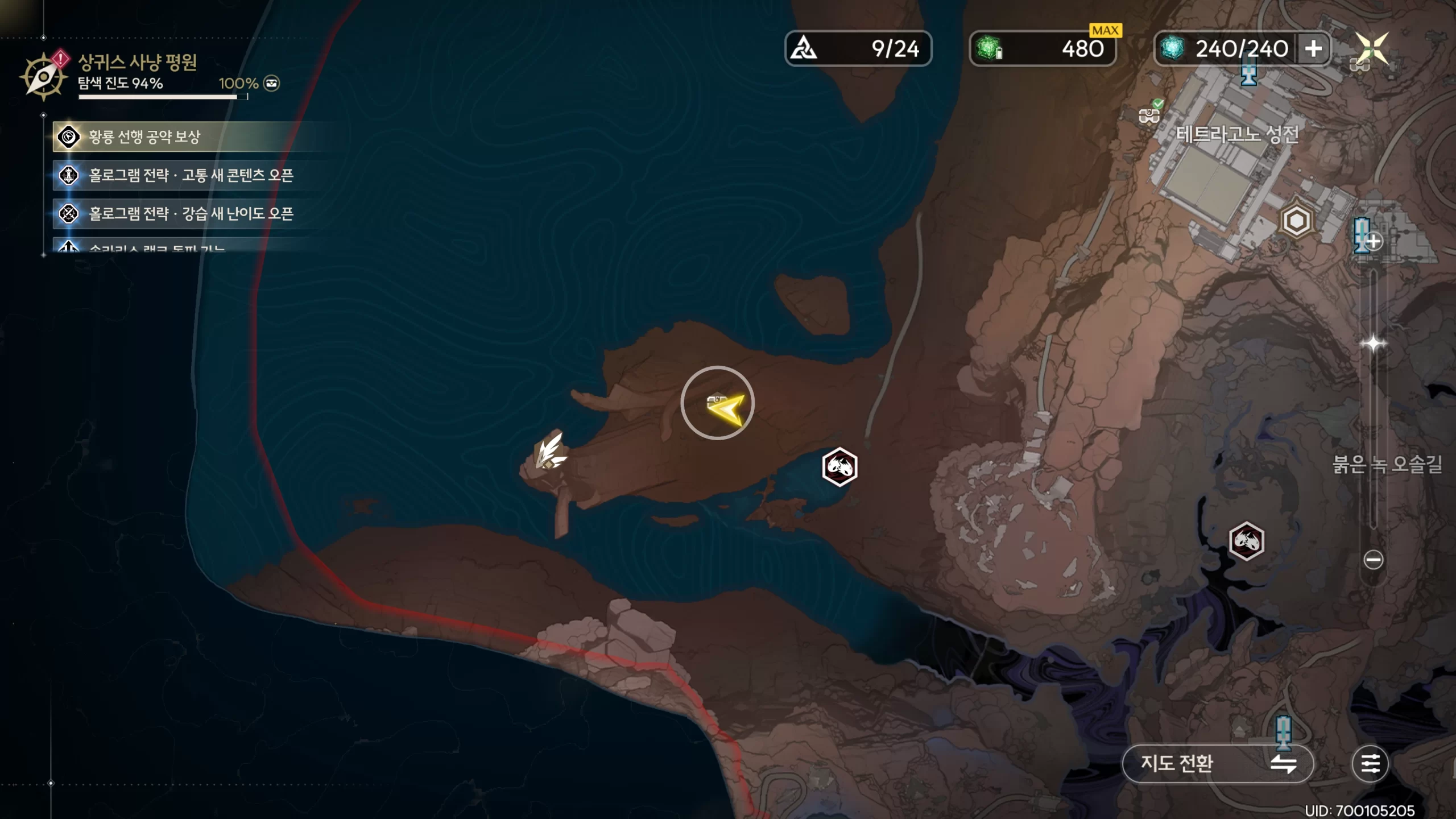This screenshot has height=819, width=1456.
Task: Open the map marker filter list
Action: point(1370,763)
